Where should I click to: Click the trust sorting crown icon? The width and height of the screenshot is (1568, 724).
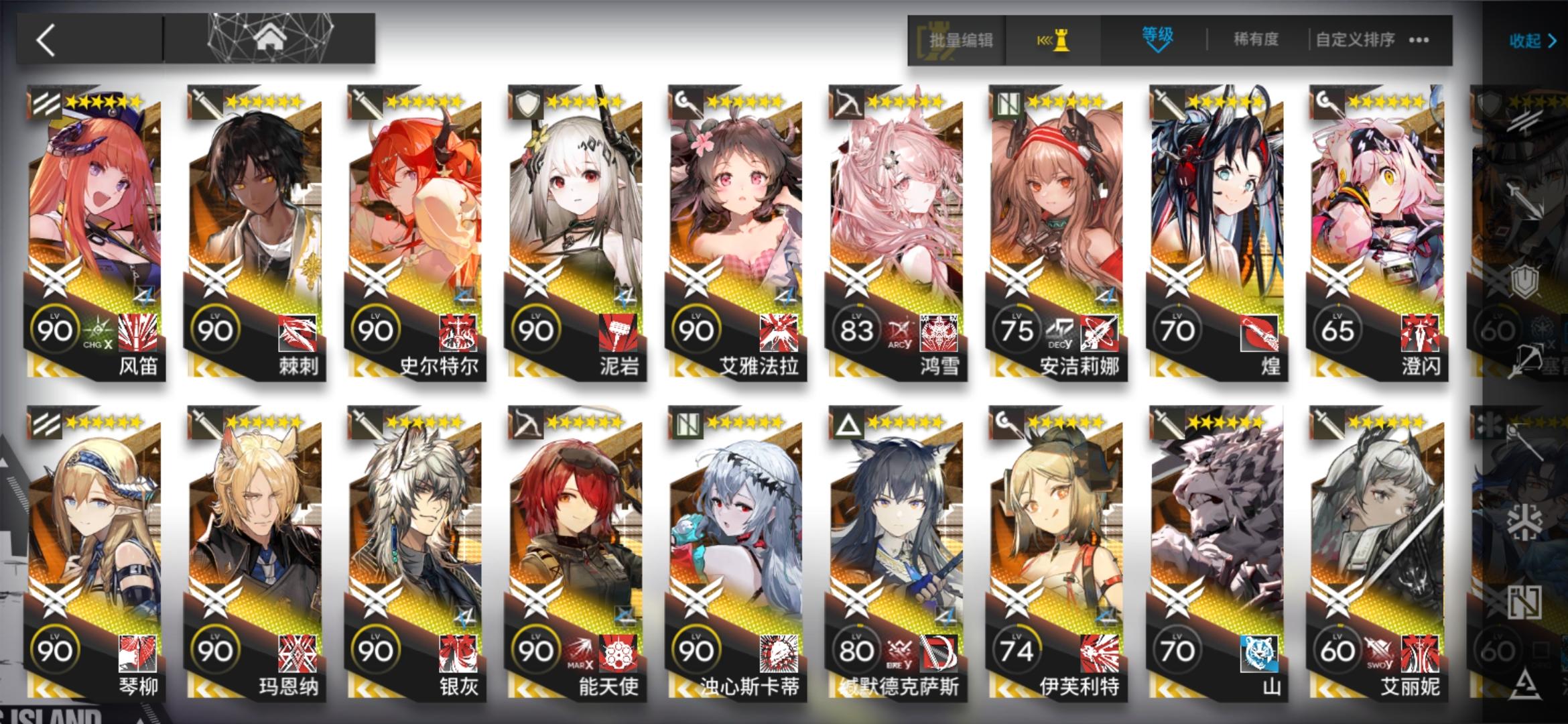coord(1061,40)
